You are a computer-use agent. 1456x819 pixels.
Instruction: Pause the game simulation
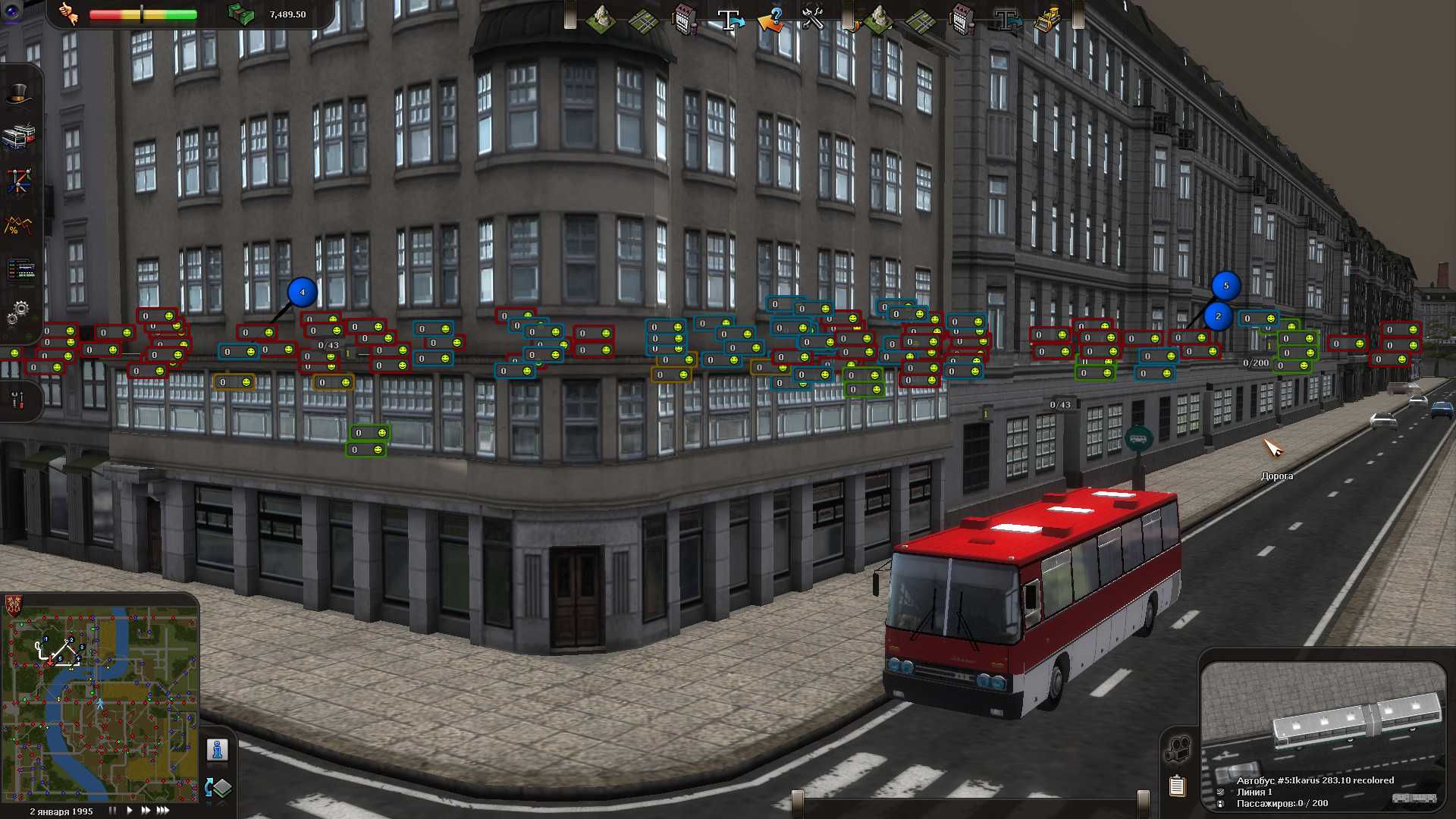pyautogui.click(x=112, y=811)
